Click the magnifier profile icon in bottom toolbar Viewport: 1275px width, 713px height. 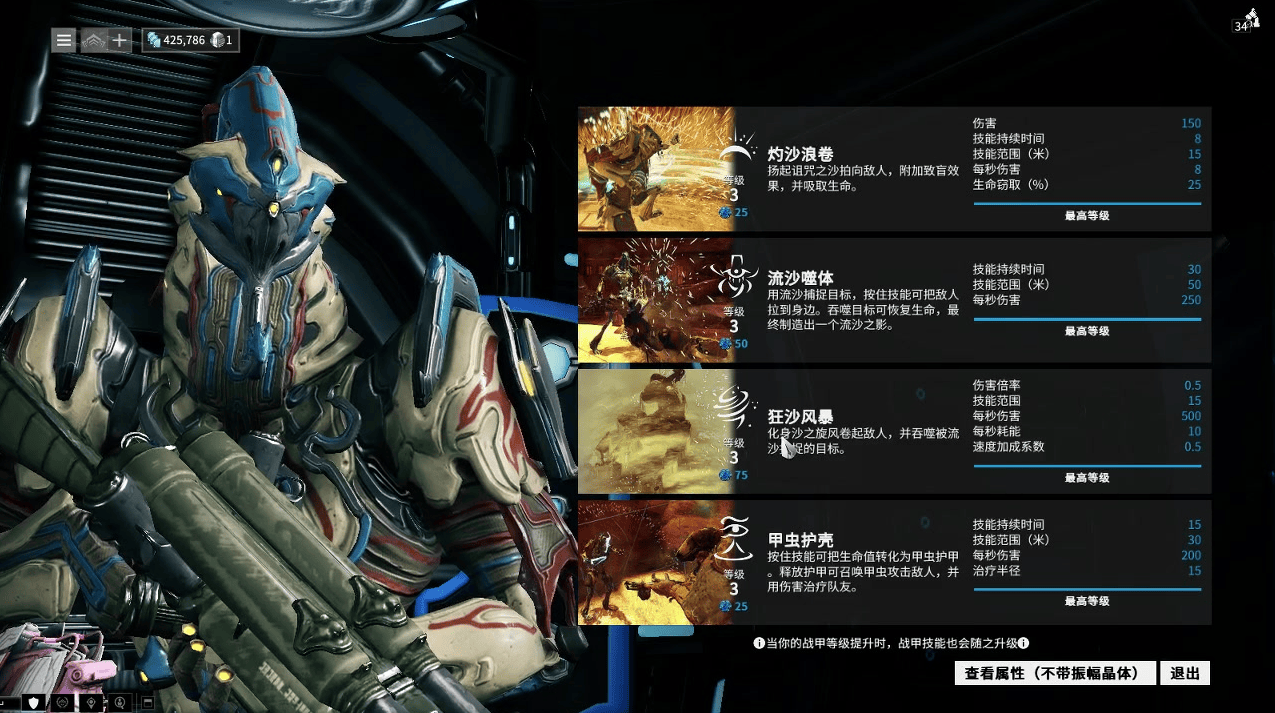(120, 703)
